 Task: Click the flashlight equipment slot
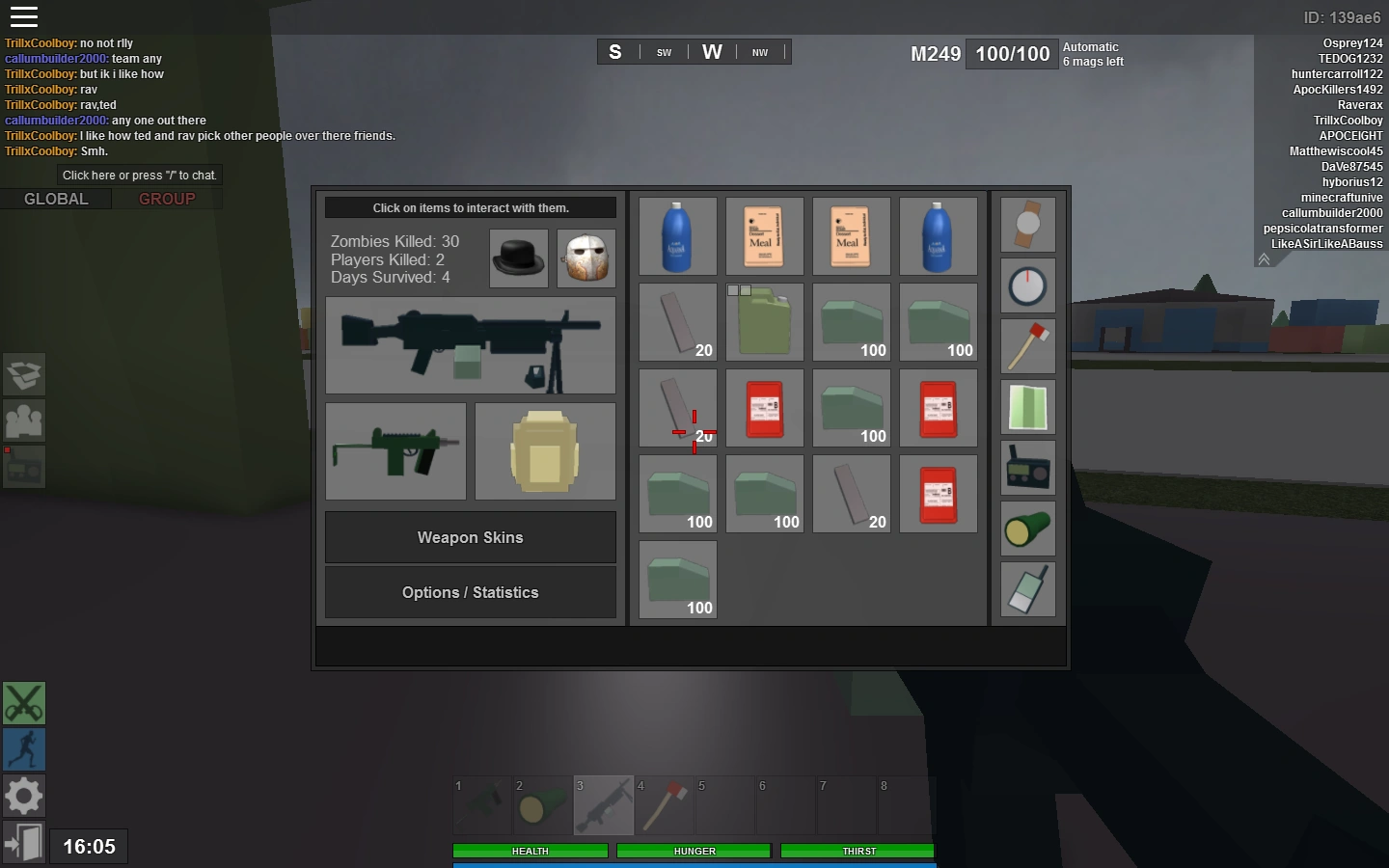pyautogui.click(x=1027, y=529)
